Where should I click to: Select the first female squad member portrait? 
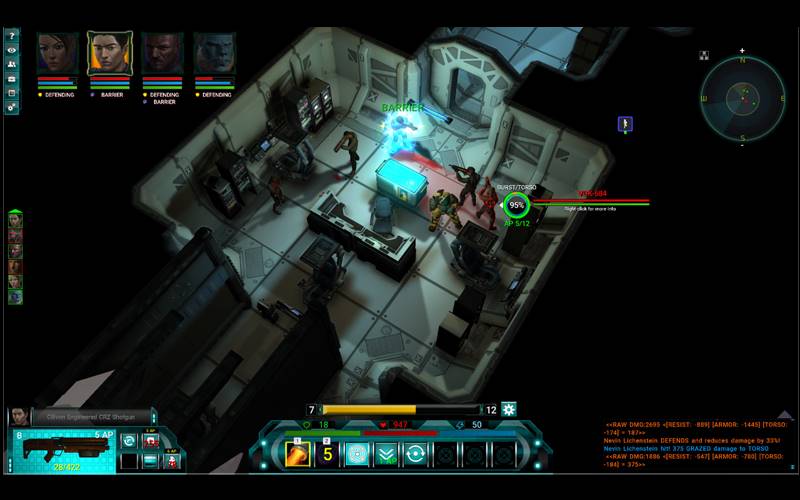coord(57,53)
